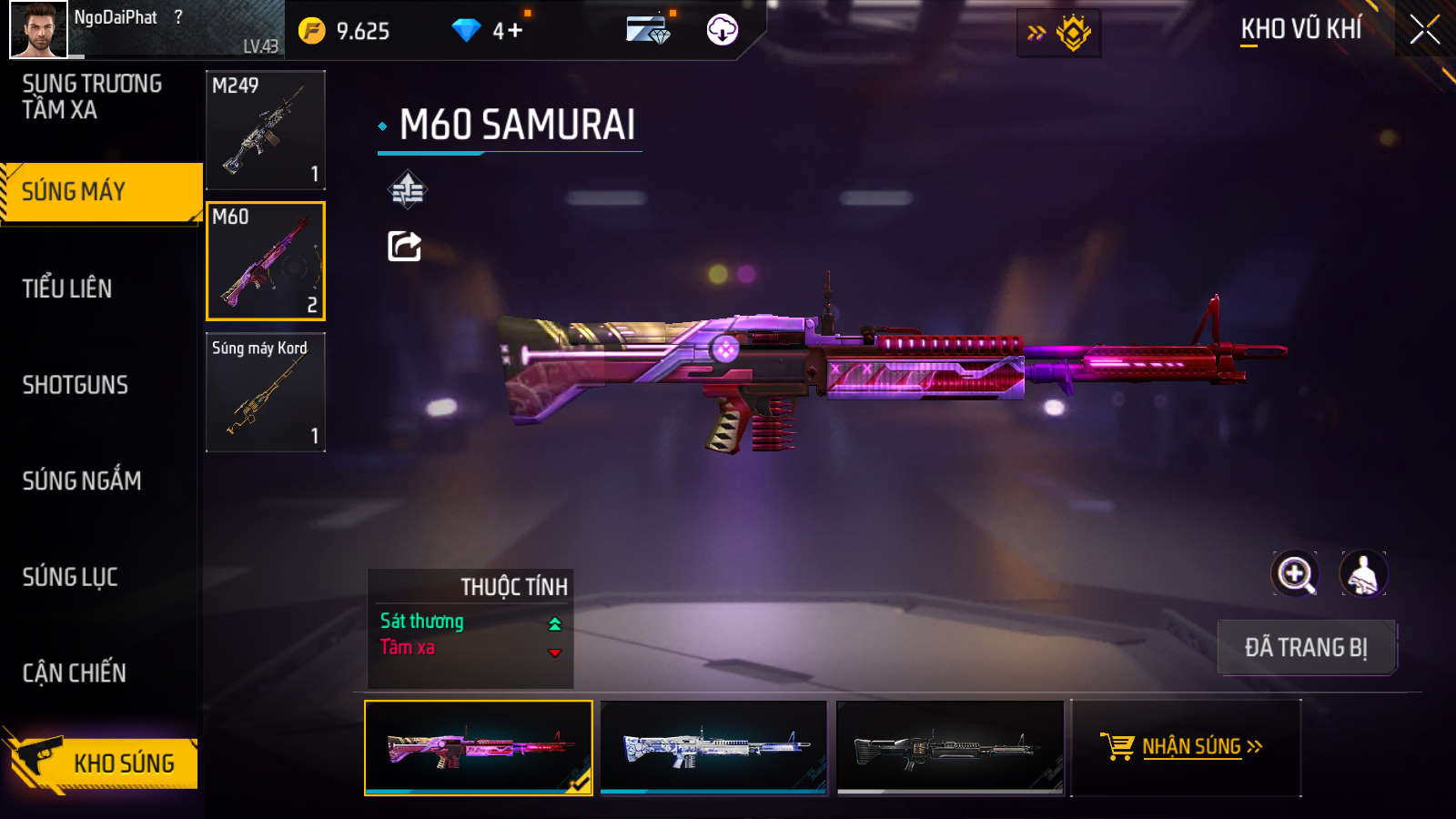Click the Đã Trang Bị button

(x=1306, y=648)
